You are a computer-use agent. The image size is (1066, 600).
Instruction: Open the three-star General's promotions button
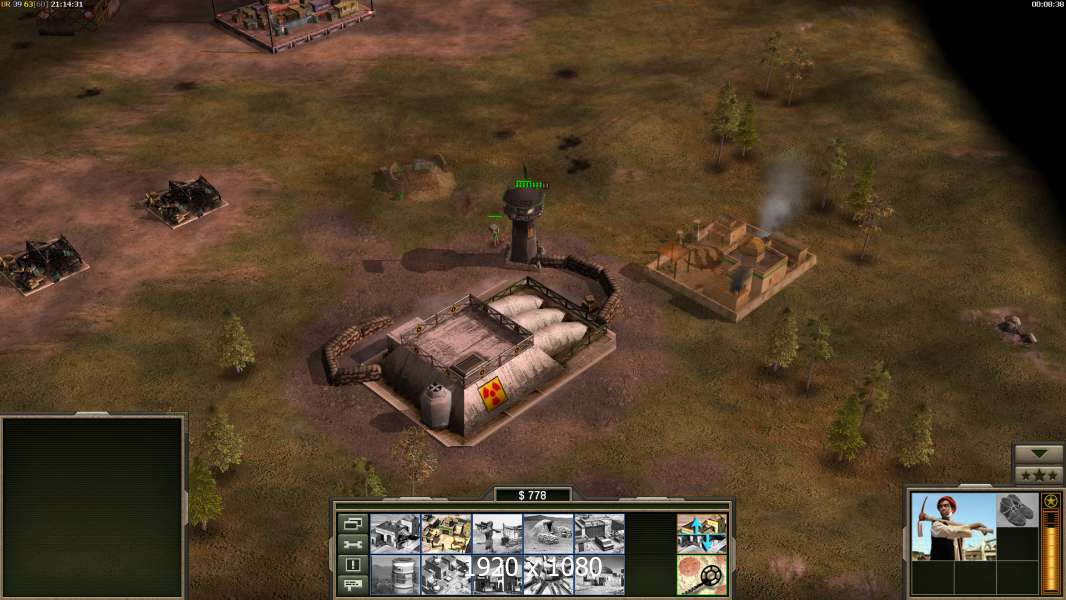pyautogui.click(x=1039, y=474)
